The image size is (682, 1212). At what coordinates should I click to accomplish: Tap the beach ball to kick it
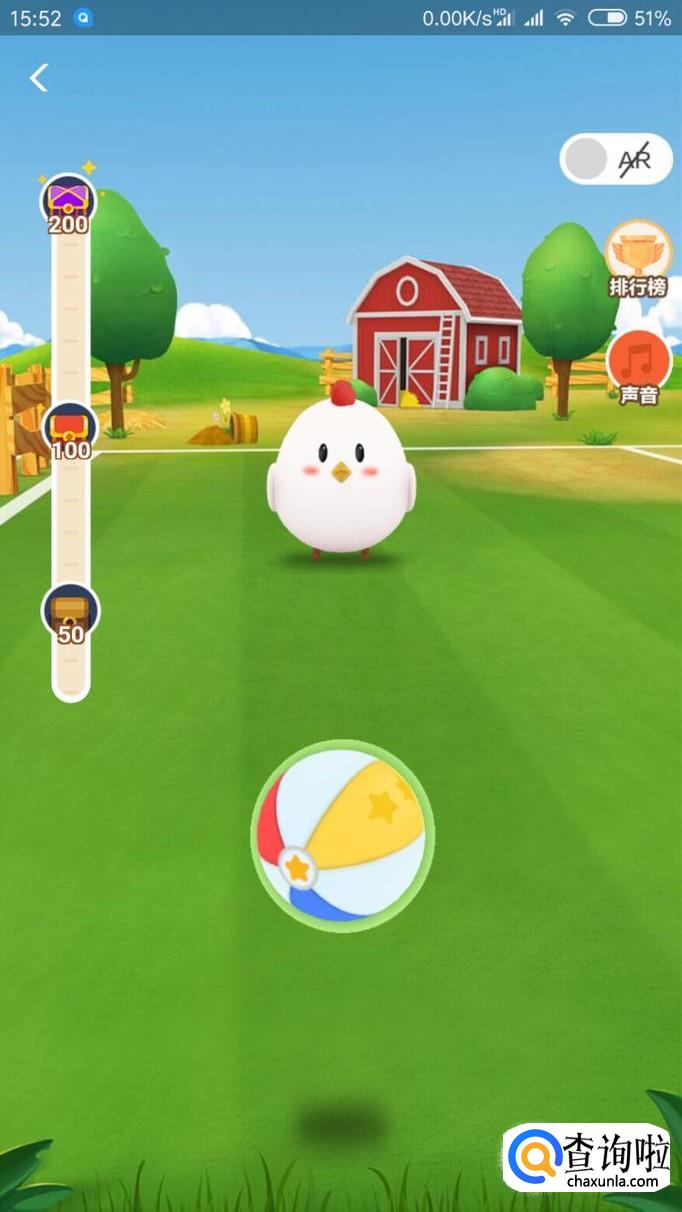[342, 836]
